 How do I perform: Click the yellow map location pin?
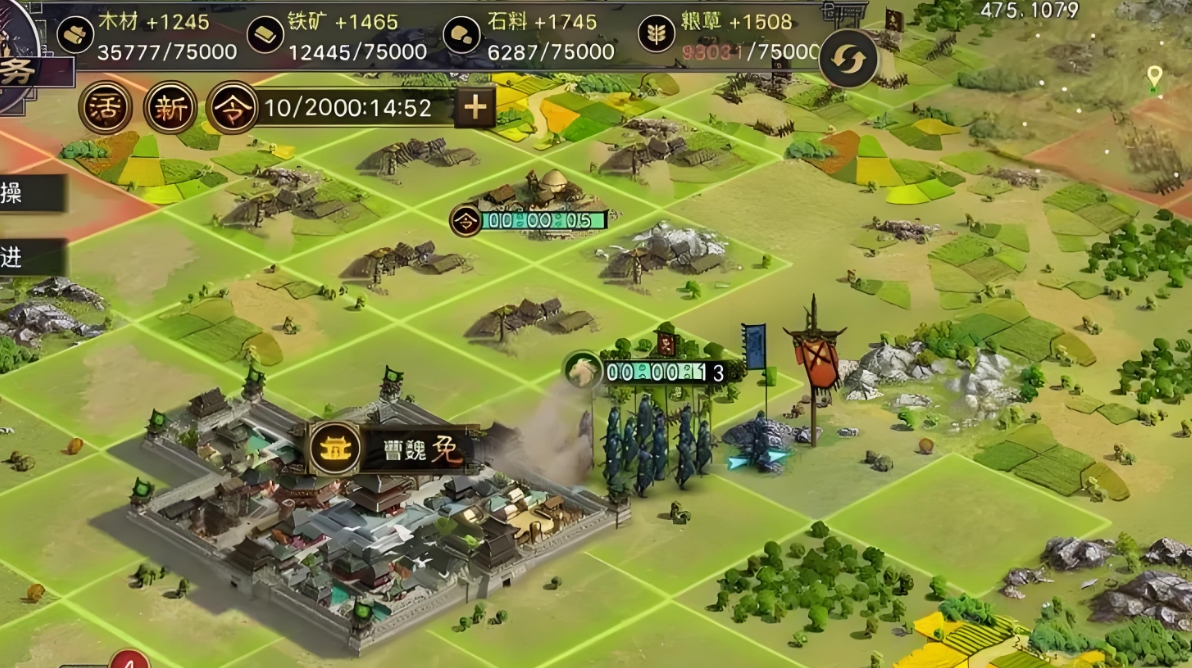pyautogui.click(x=1155, y=77)
